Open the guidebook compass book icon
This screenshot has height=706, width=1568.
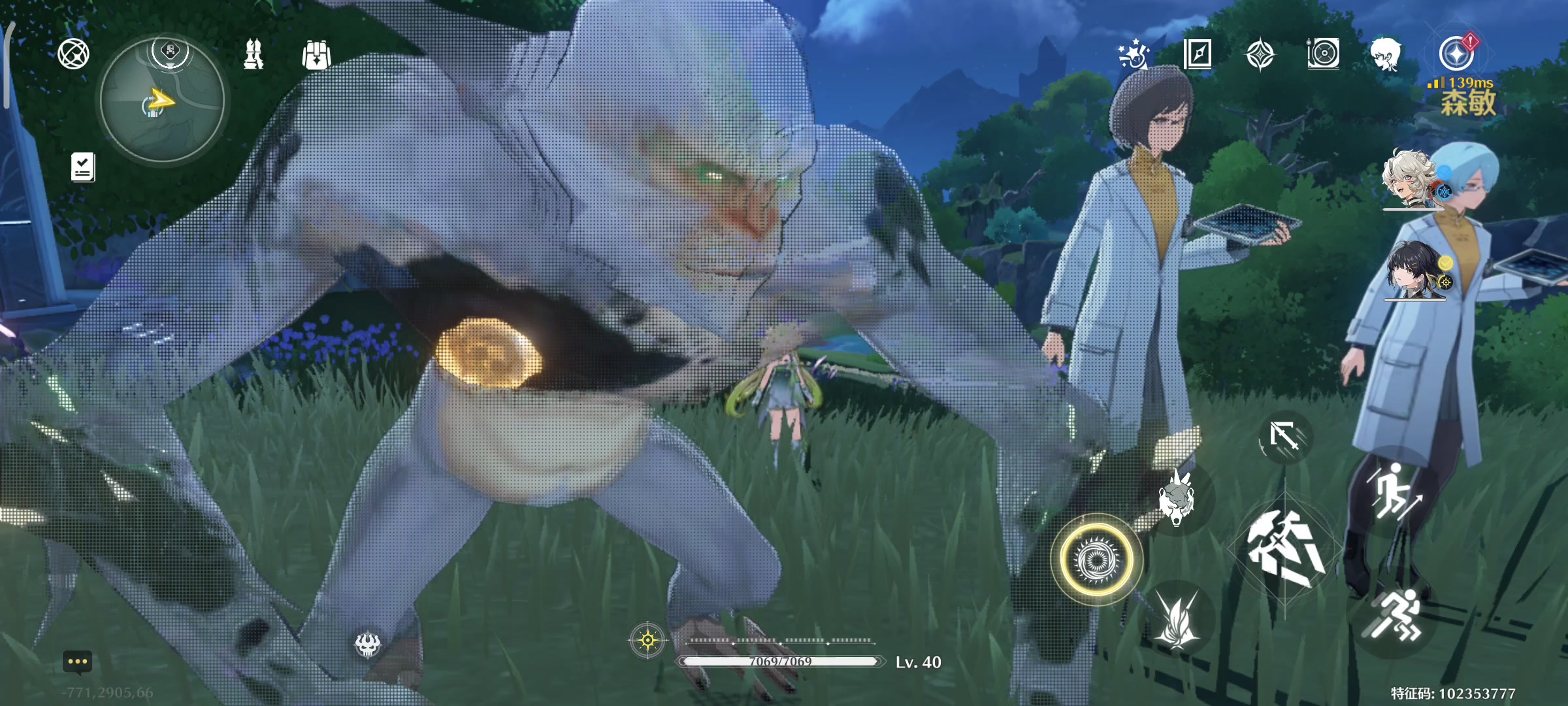pyautogui.click(x=1198, y=54)
